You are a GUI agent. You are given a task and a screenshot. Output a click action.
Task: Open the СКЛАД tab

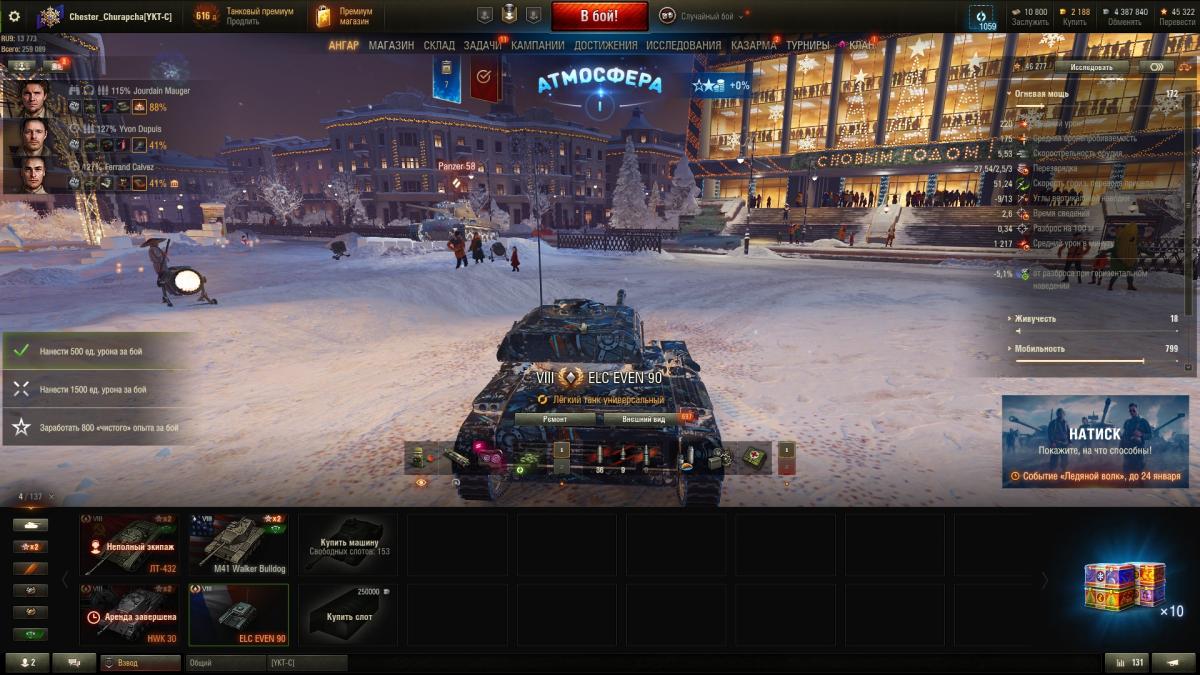[x=439, y=45]
